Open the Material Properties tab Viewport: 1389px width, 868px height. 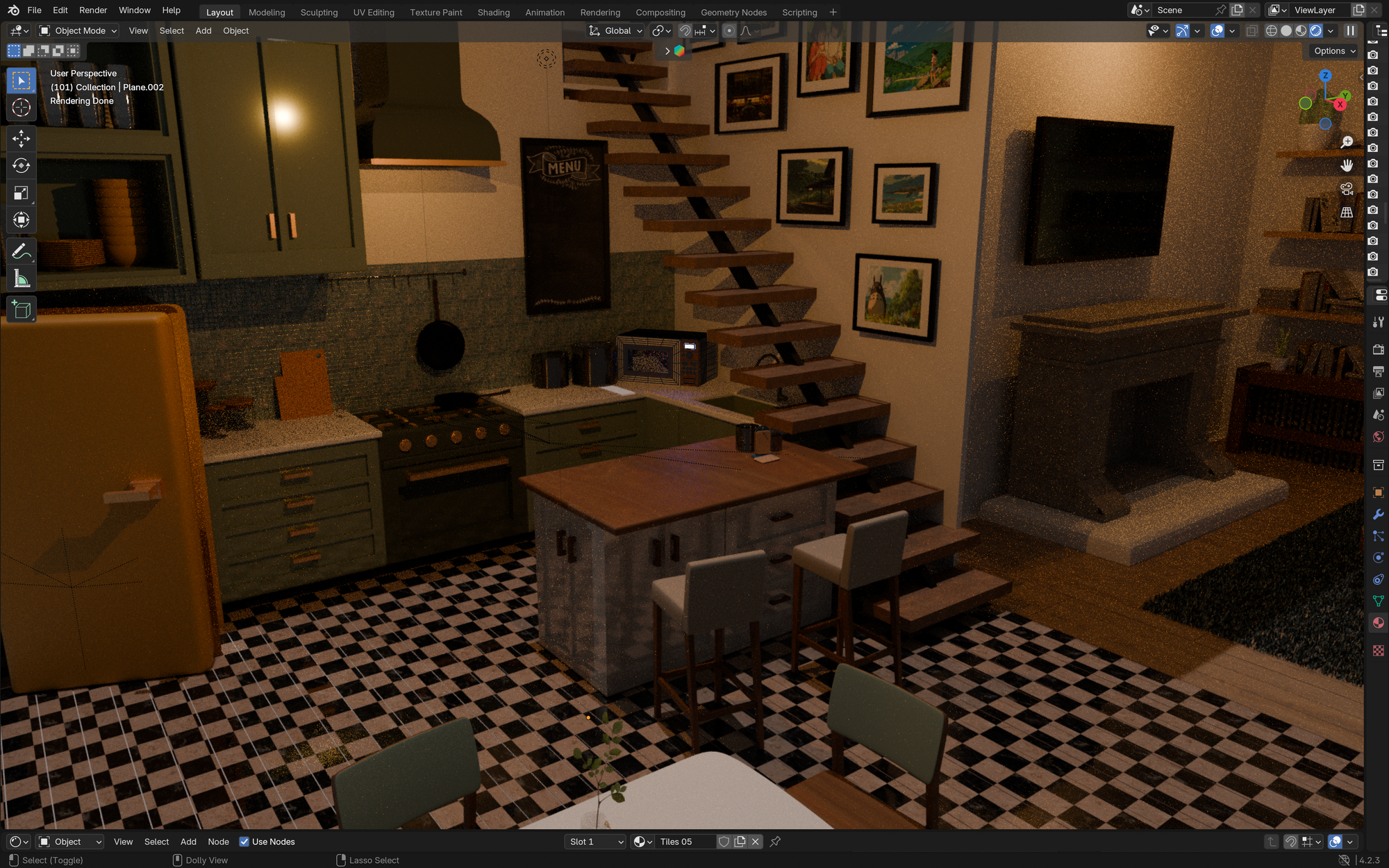pos(1378,623)
